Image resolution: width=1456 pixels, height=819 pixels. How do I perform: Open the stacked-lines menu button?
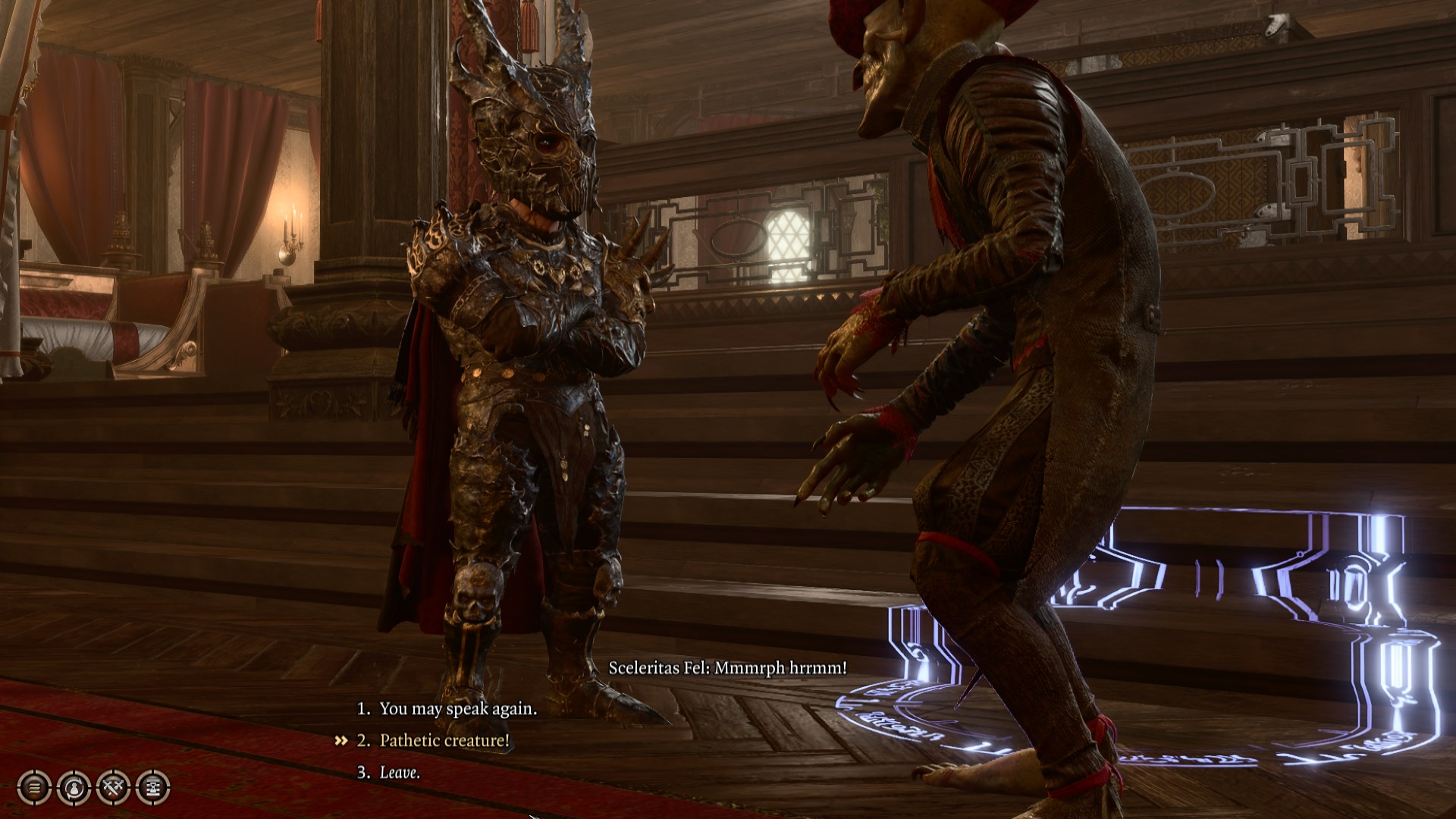pyautogui.click(x=34, y=787)
